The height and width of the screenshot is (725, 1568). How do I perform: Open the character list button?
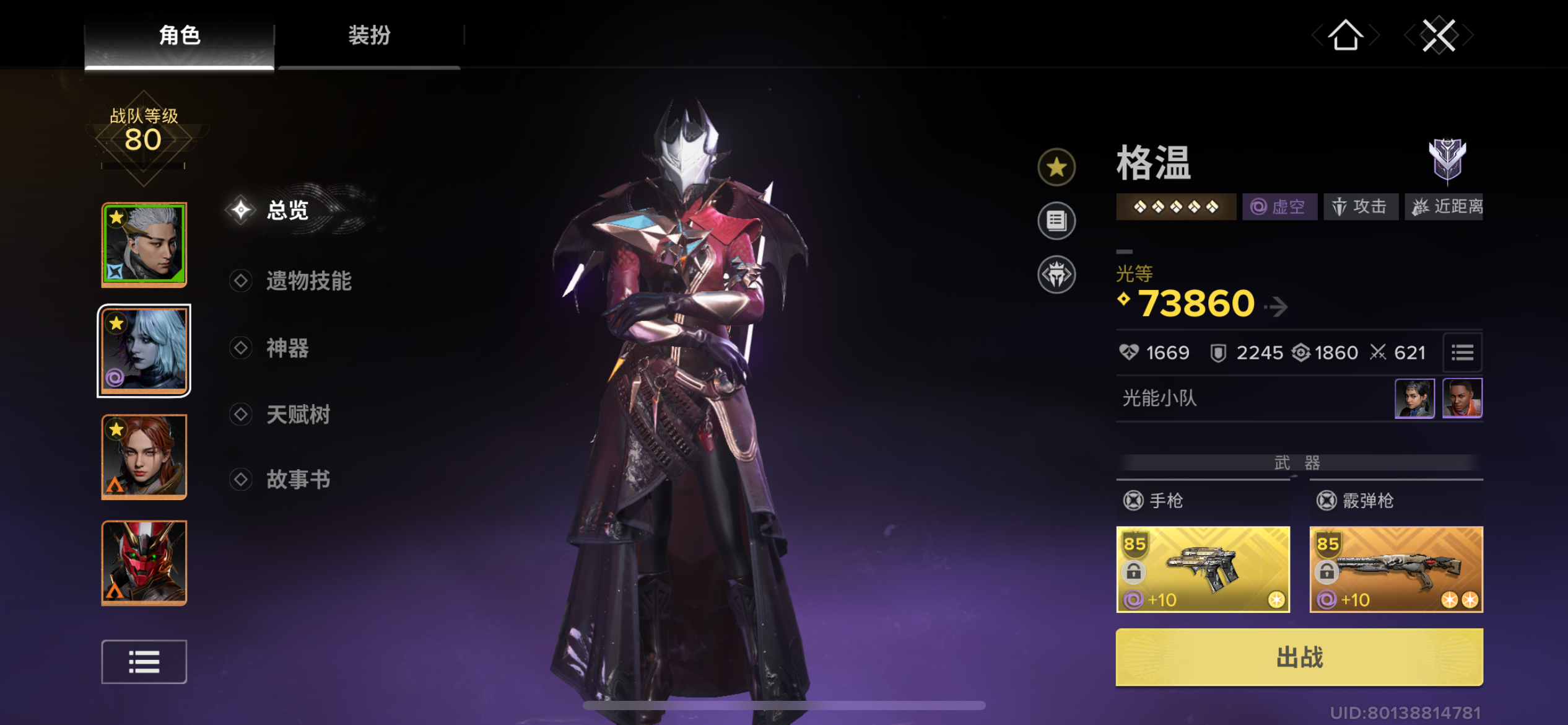pos(144,662)
